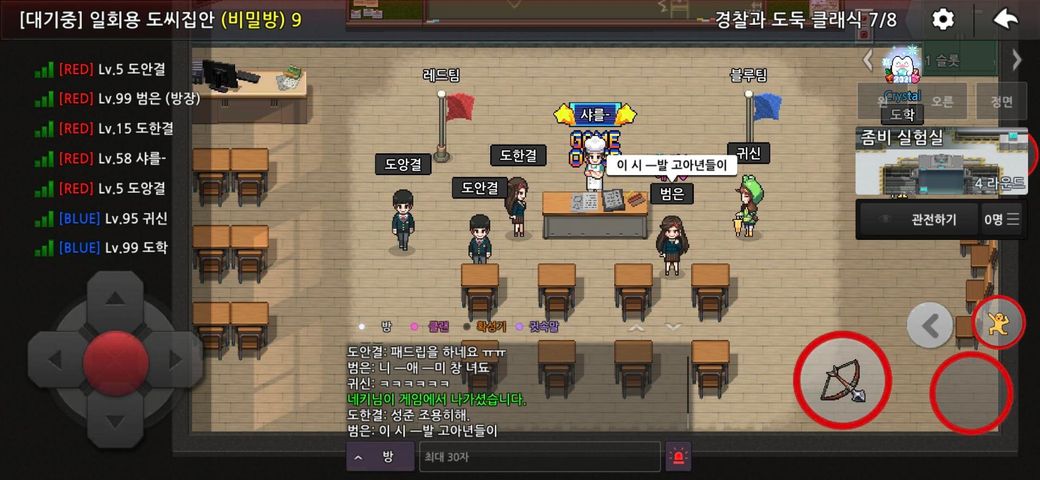Leave the room with the back arrow
The width and height of the screenshot is (1040, 480).
tap(1006, 20)
